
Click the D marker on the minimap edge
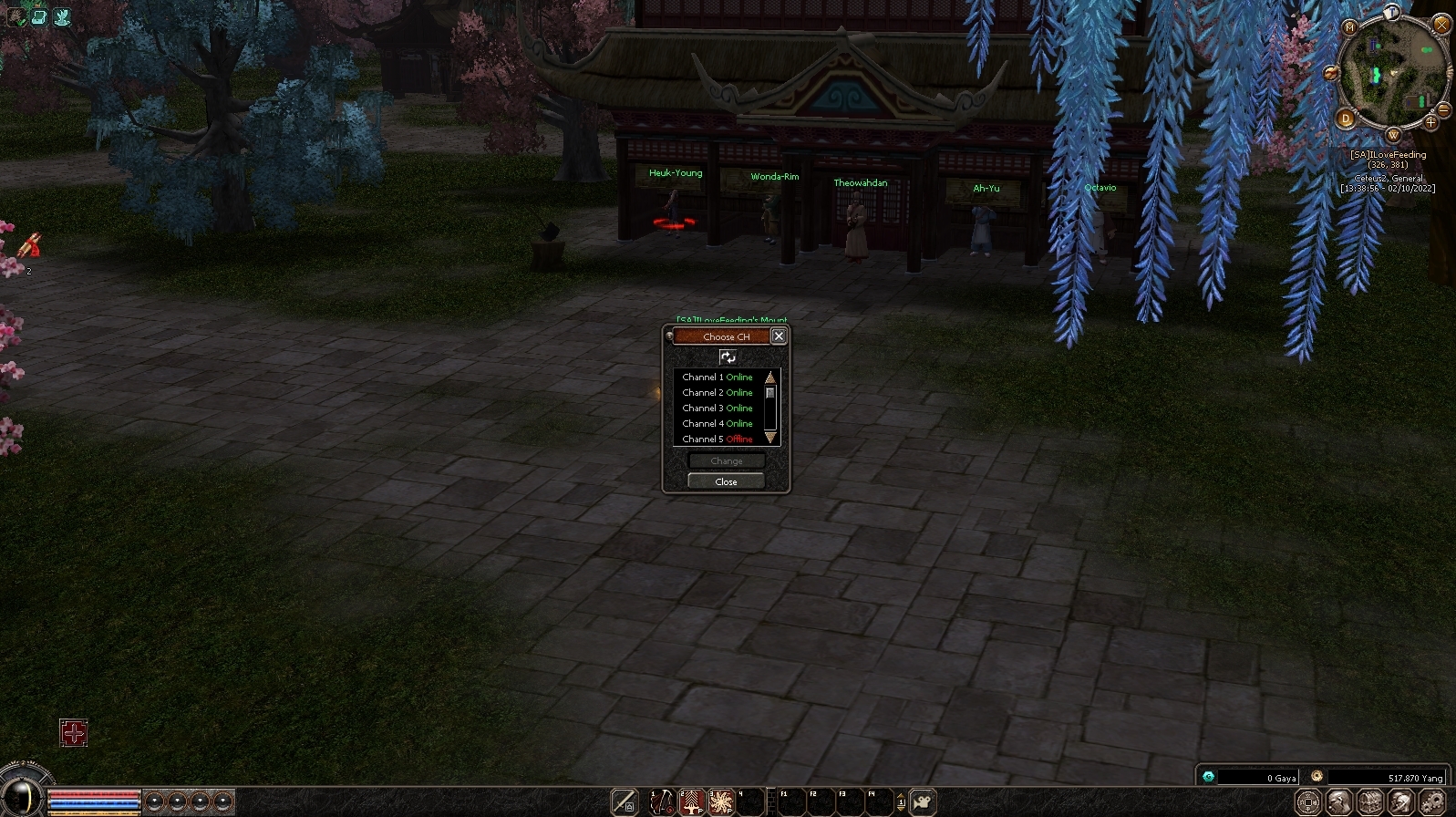[1346, 118]
